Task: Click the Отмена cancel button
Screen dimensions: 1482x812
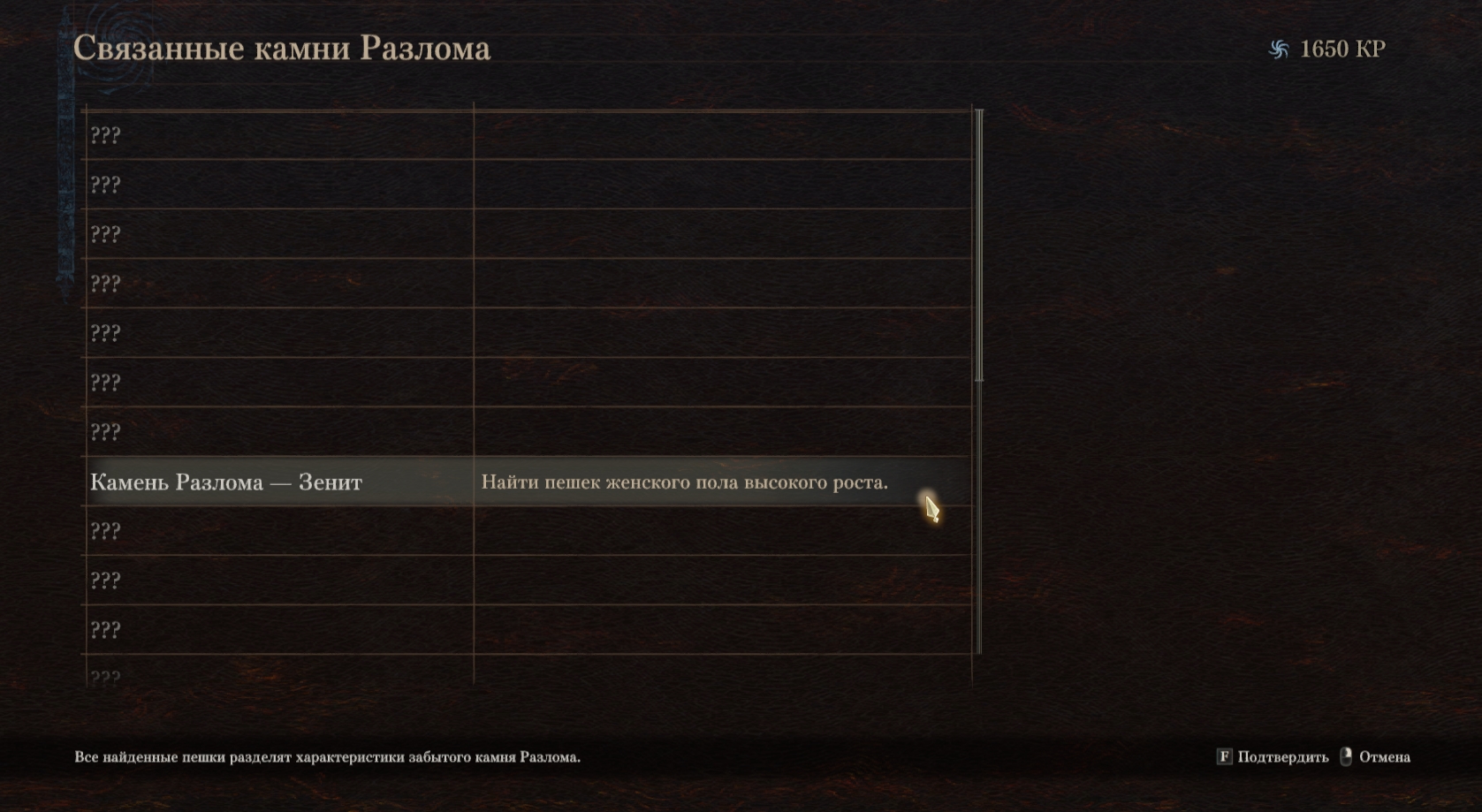Action: [x=1376, y=757]
